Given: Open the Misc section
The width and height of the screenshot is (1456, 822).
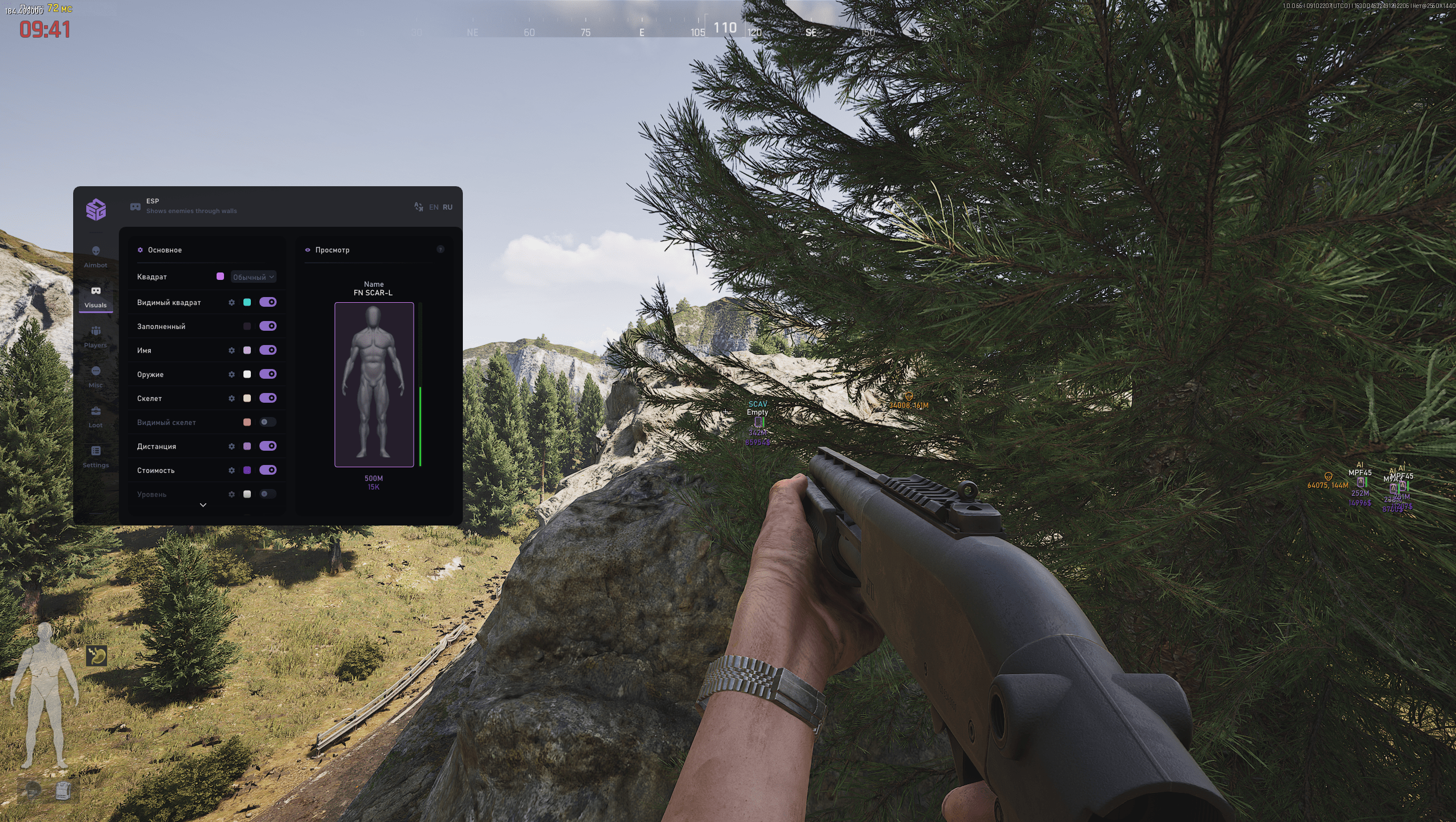Looking at the screenshot, I should (x=95, y=376).
